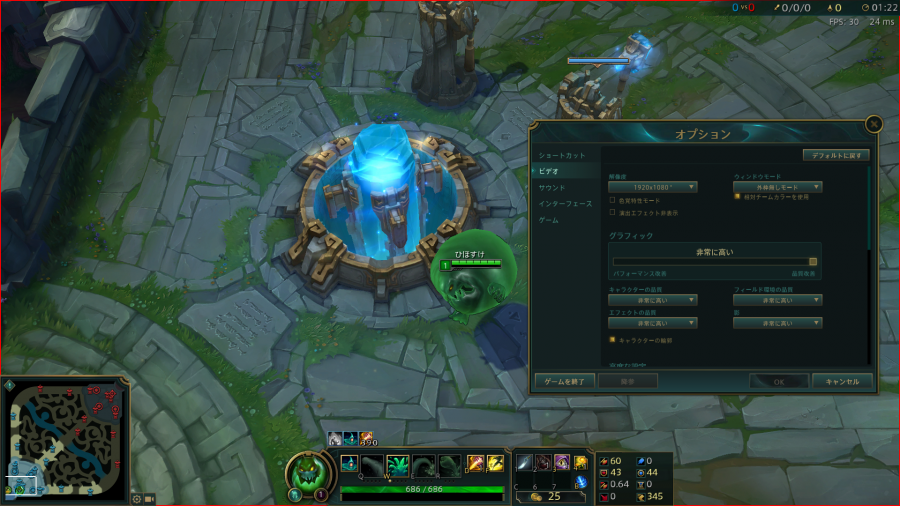Click the デフォルトに戻す reset button
Viewport: 900px width, 506px height.
836,155
